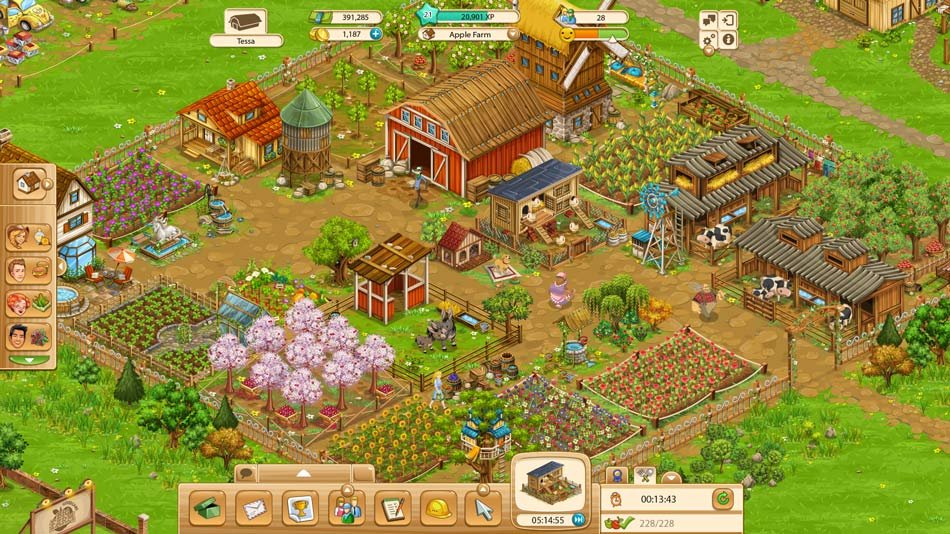
Task: Click the exit door logout icon
Action: point(728,19)
